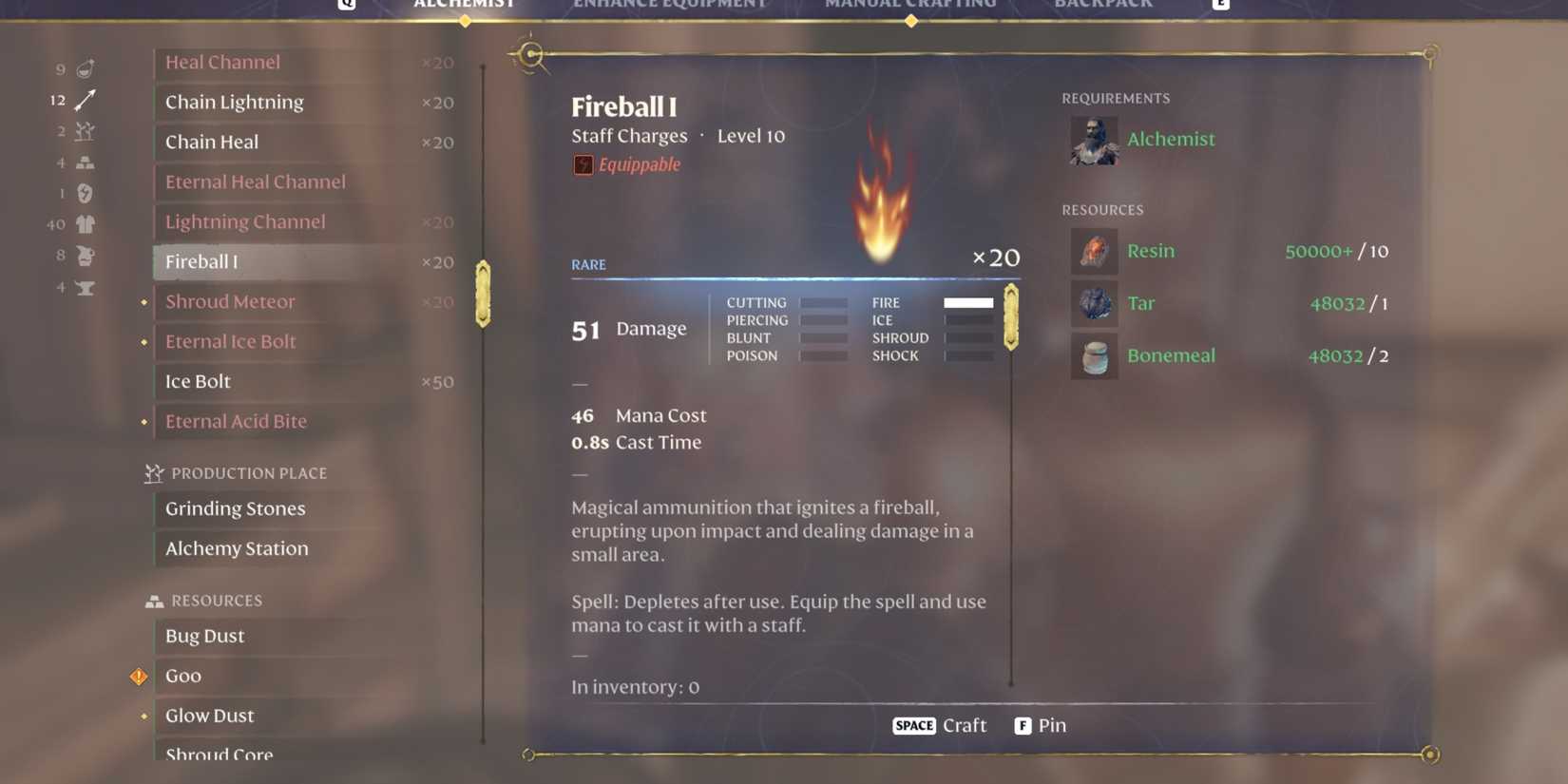Open the Backpack tab
Image resolution: width=1568 pixels, height=784 pixels.
(x=1104, y=5)
